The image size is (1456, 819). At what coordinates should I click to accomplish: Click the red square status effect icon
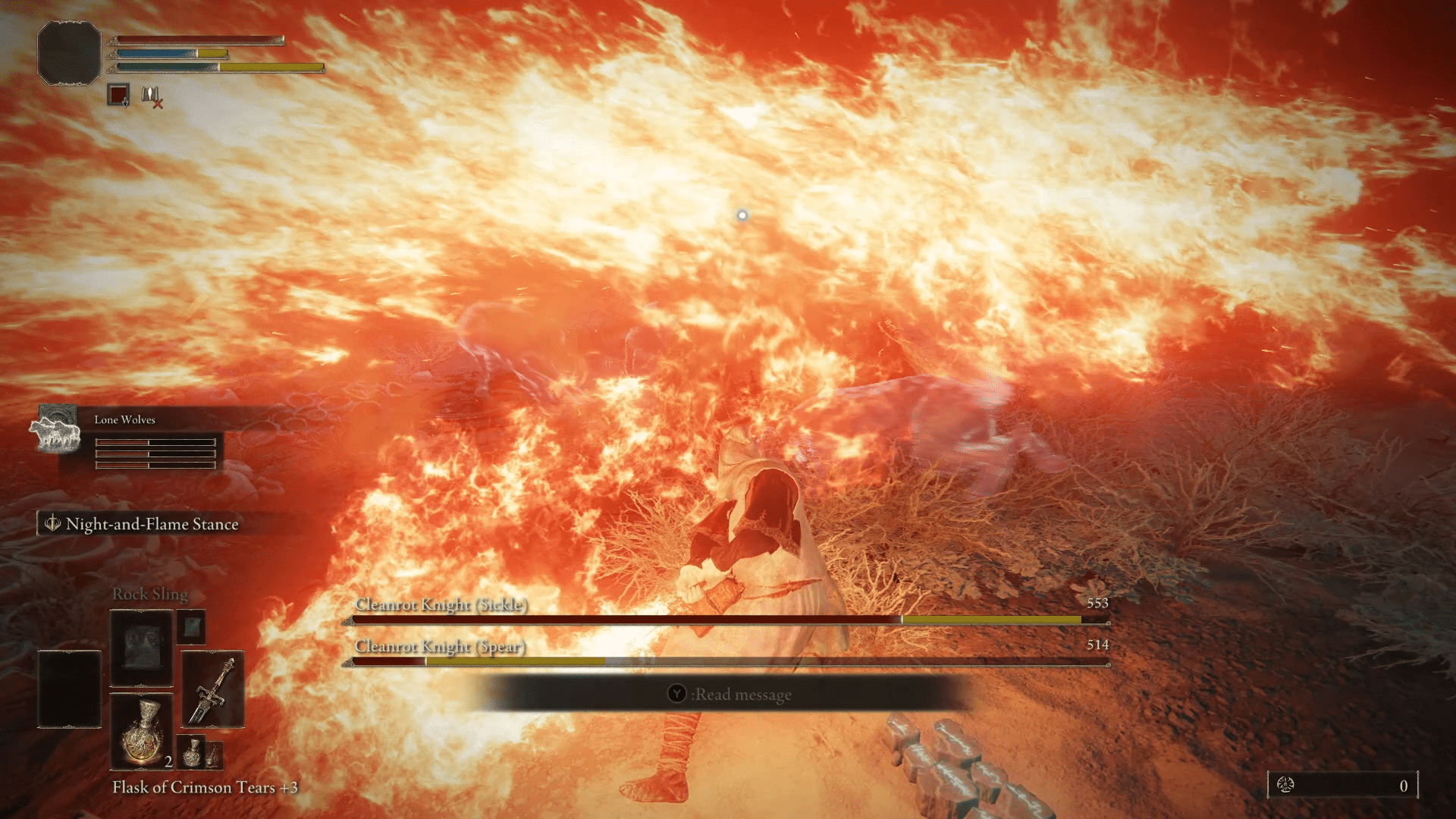(x=118, y=95)
